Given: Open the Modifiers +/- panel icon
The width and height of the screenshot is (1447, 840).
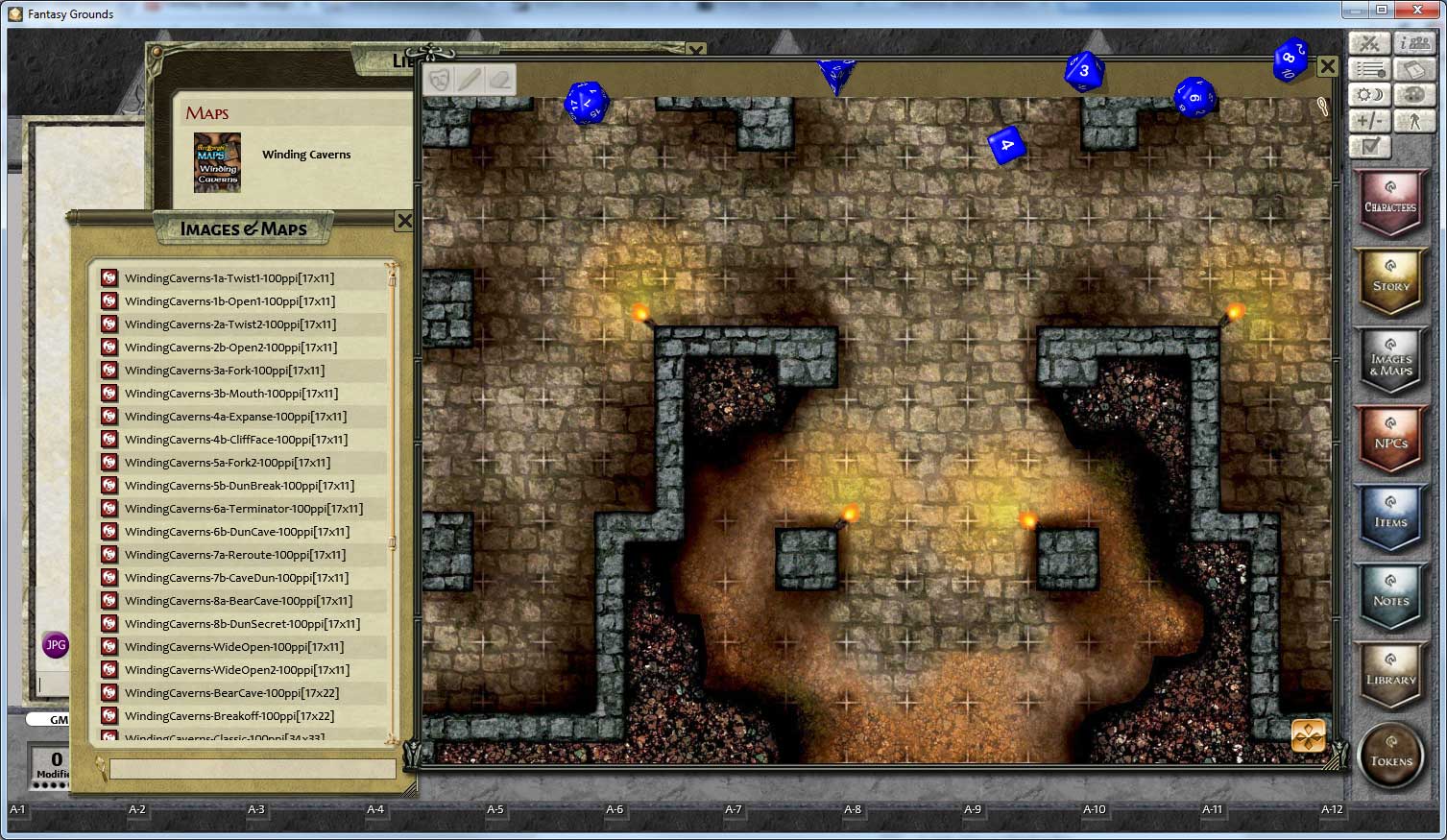Looking at the screenshot, I should coord(1368,120).
